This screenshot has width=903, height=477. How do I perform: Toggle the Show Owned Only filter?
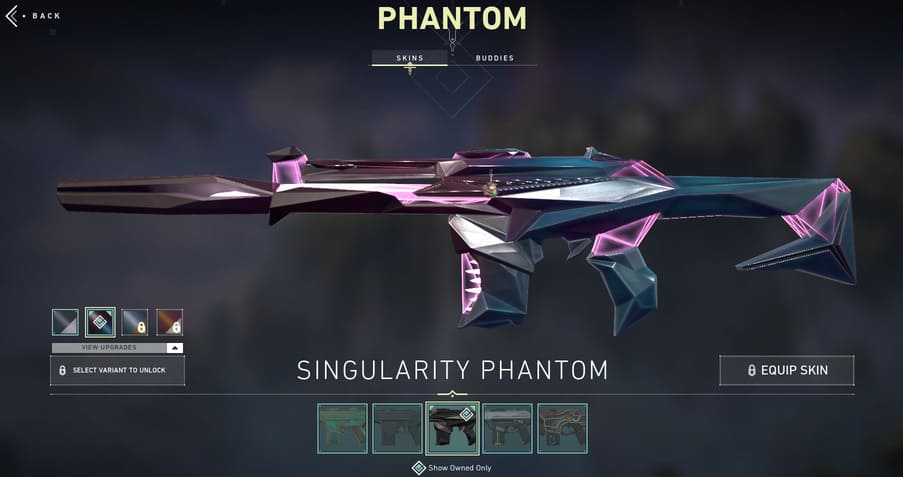(x=419, y=468)
